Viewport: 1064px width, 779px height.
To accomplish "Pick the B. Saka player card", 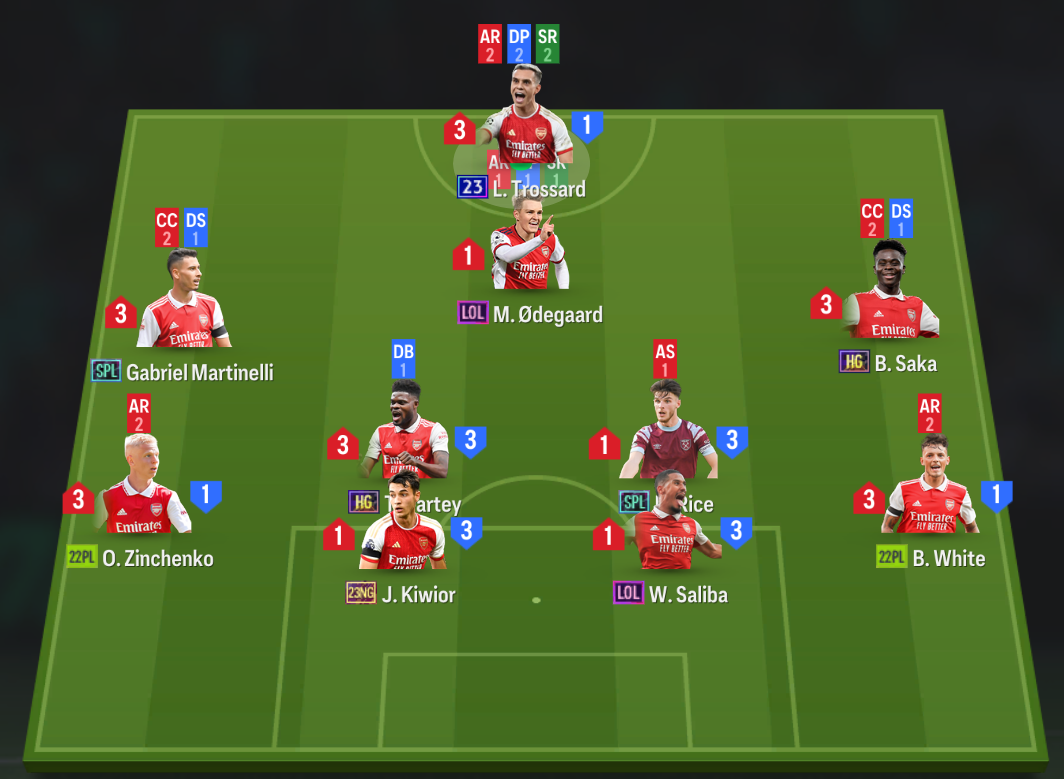I will click(890, 293).
